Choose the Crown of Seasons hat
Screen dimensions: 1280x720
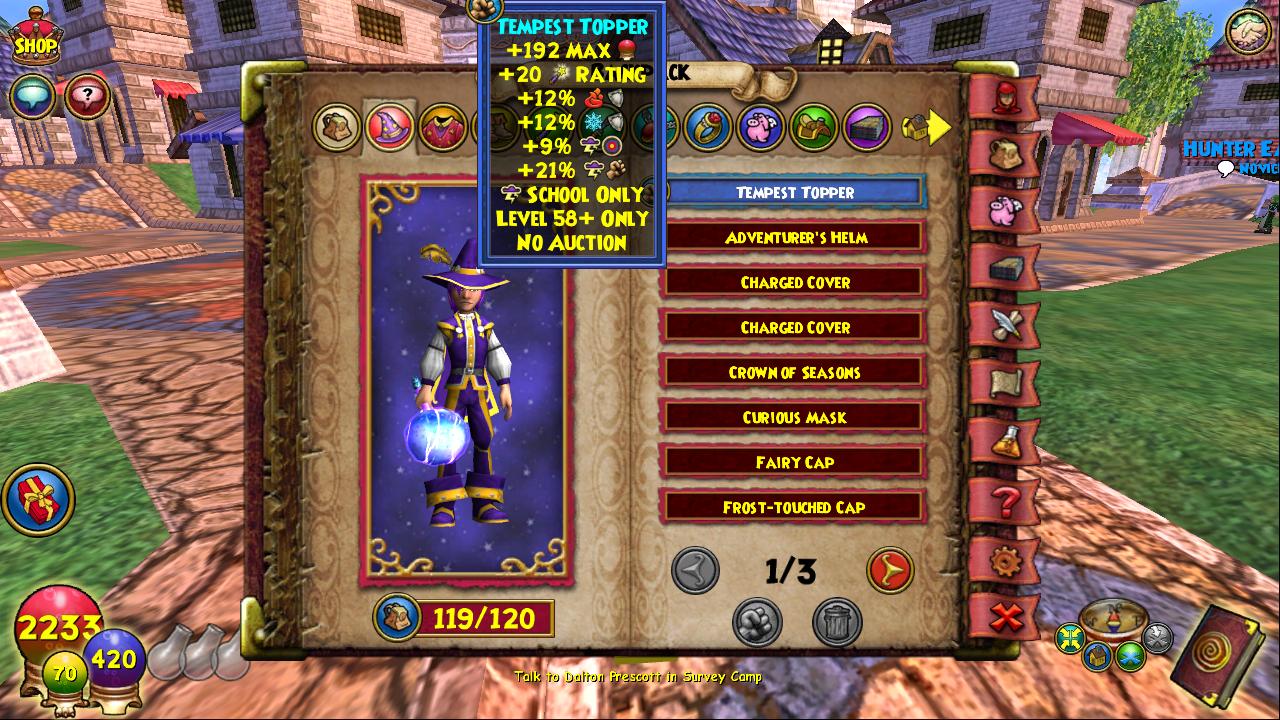coord(795,373)
